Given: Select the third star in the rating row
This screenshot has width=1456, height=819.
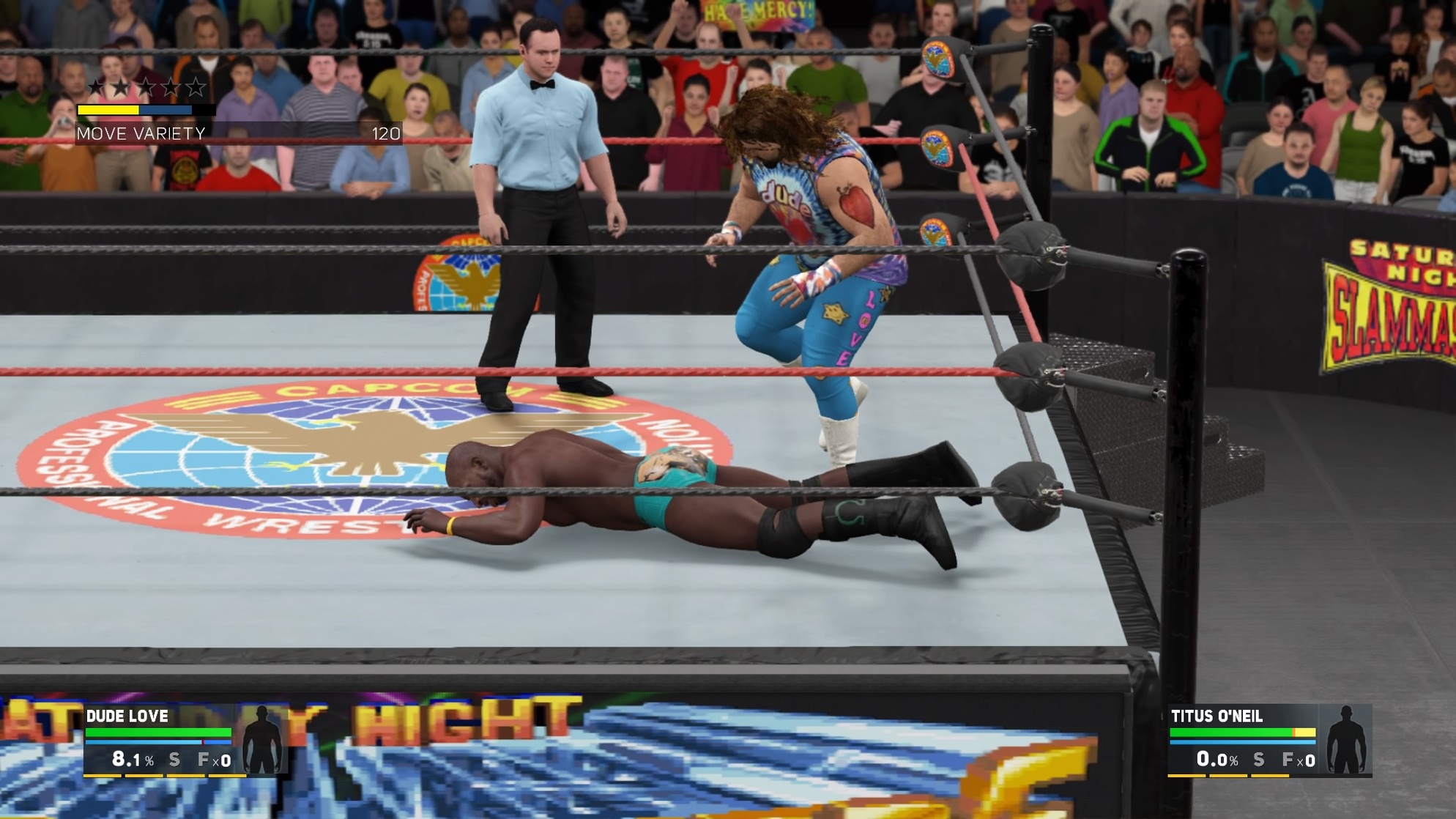Looking at the screenshot, I should (x=146, y=87).
